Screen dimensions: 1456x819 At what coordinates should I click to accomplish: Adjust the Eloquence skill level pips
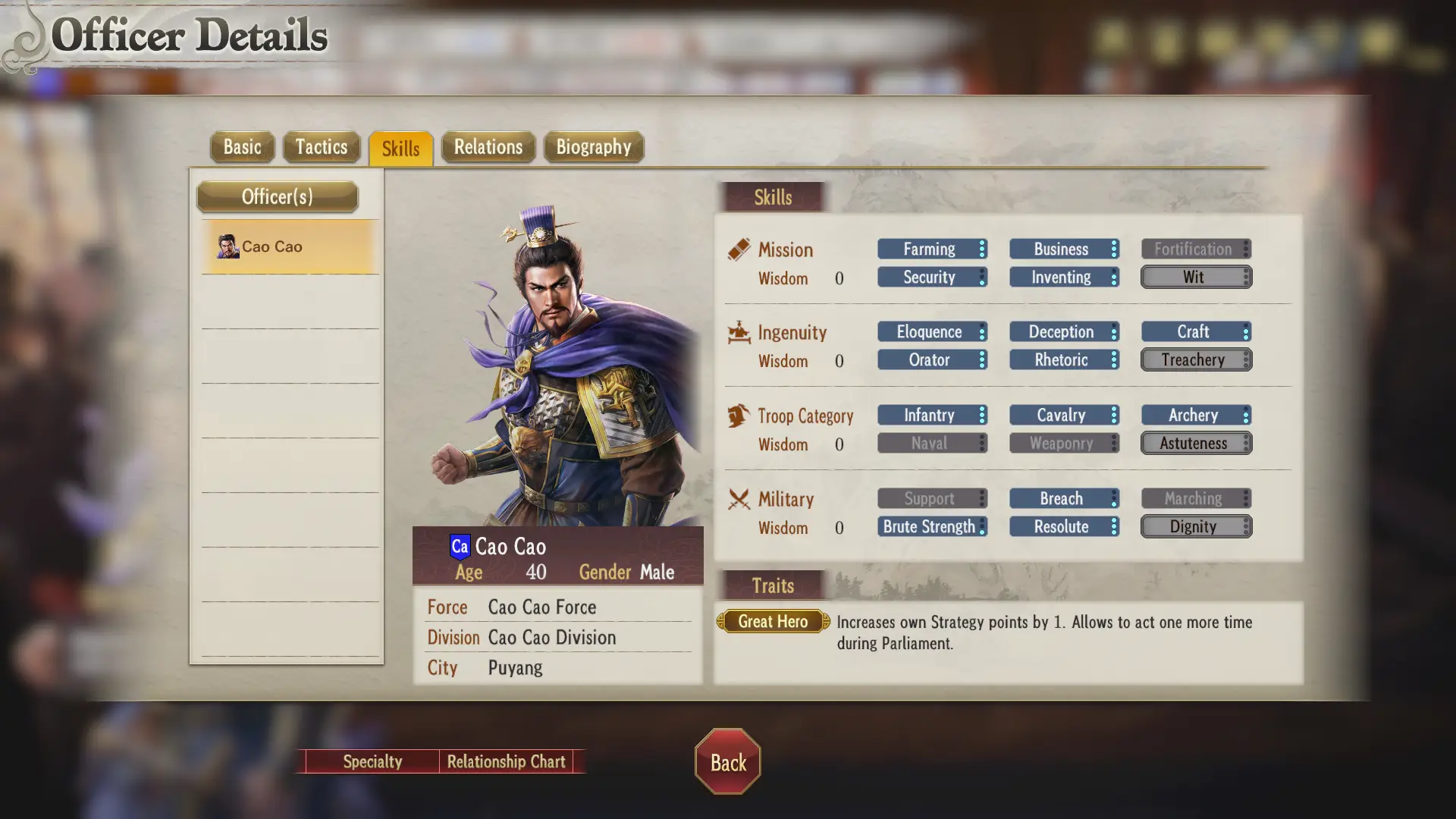982,331
